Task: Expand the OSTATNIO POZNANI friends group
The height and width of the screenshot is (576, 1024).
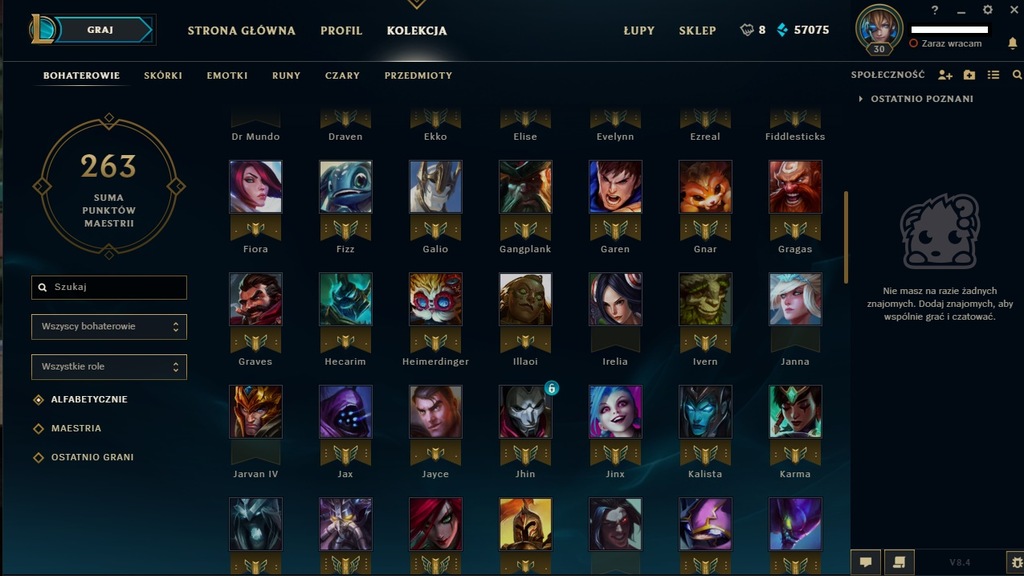Action: point(921,99)
